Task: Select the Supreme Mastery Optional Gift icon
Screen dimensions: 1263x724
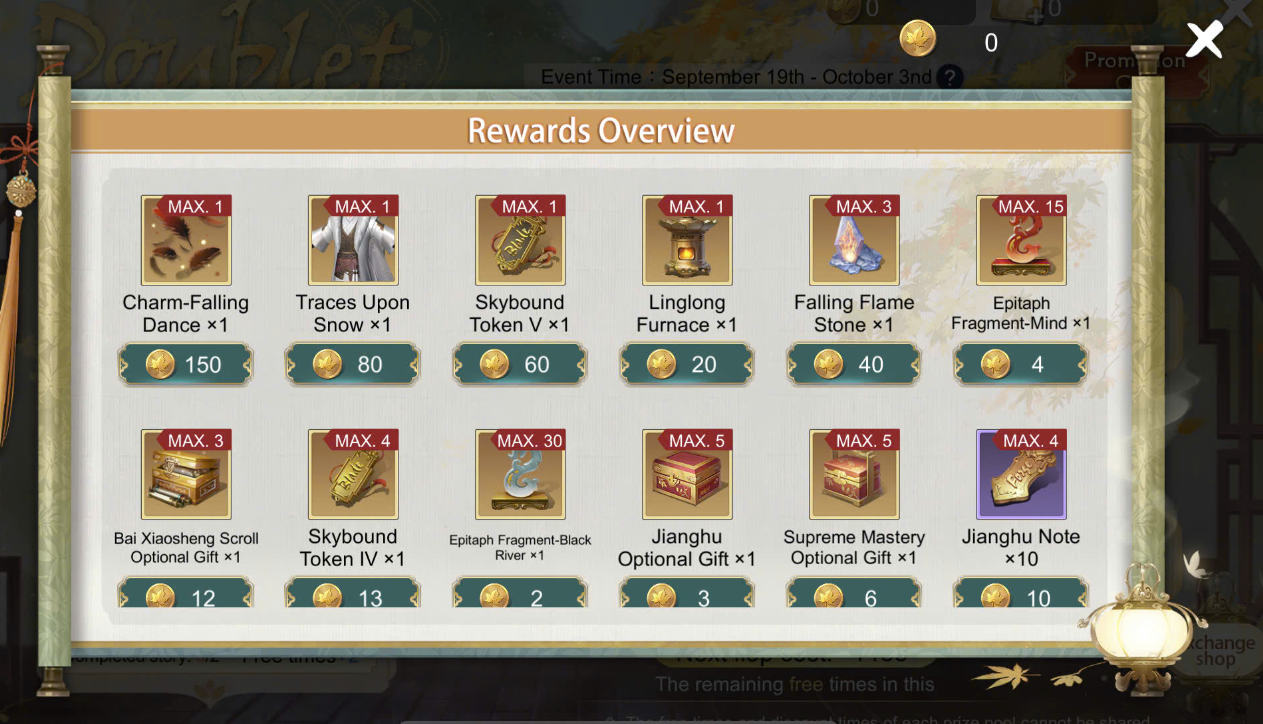Action: 854,475
